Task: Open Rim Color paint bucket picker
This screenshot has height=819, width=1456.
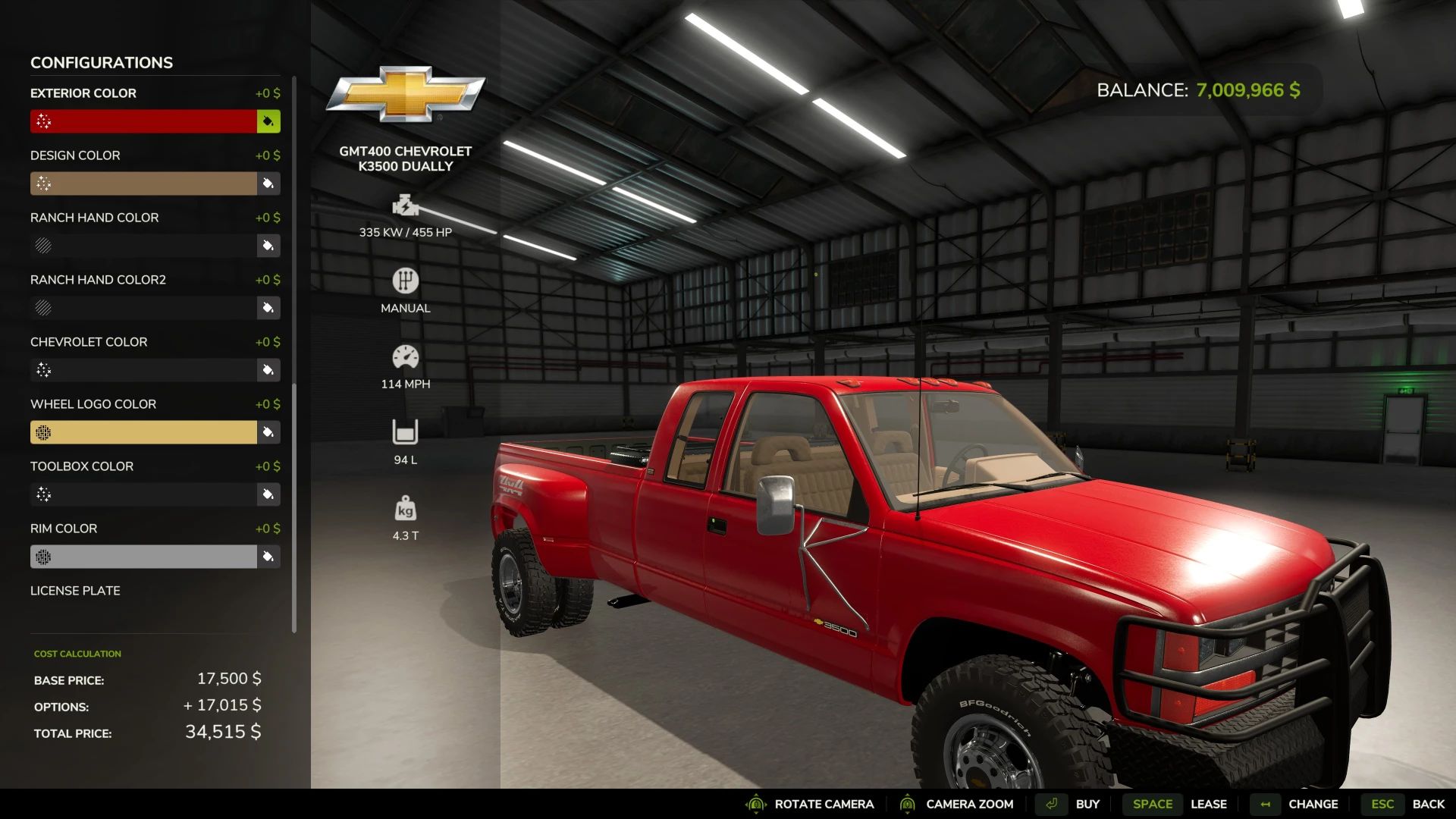Action: click(268, 557)
